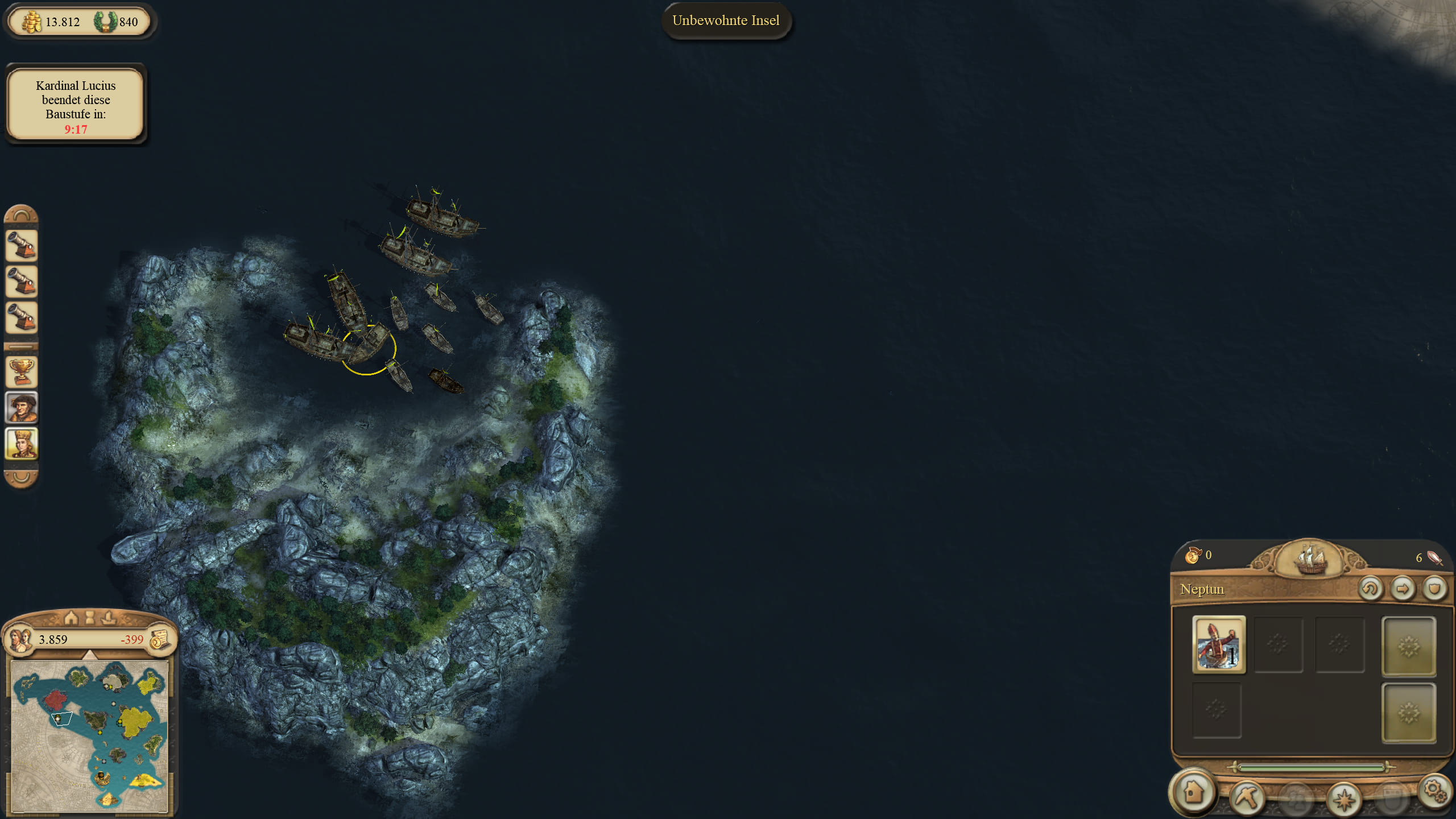The height and width of the screenshot is (819, 1456).
Task: Open the compass star button
Action: tap(1344, 798)
